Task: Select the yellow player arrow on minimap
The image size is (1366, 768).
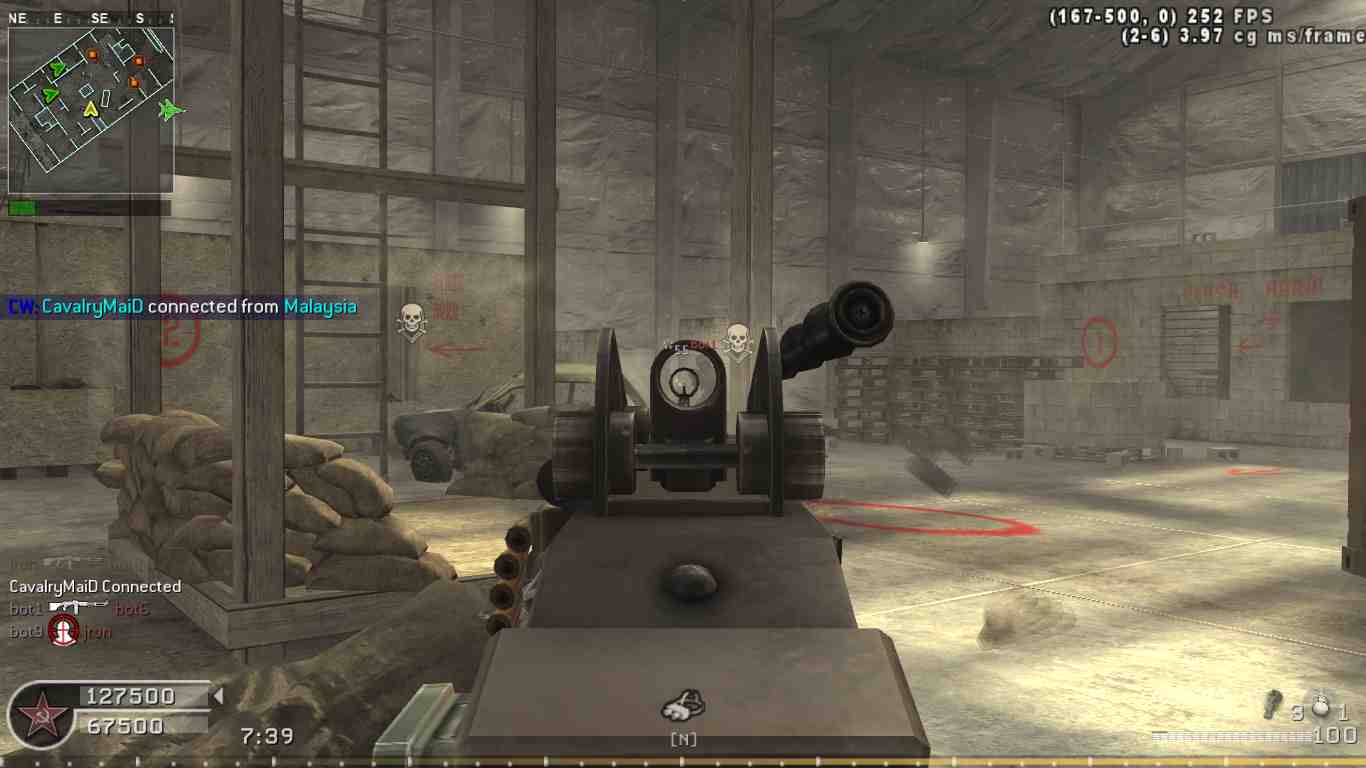Action: [x=90, y=108]
